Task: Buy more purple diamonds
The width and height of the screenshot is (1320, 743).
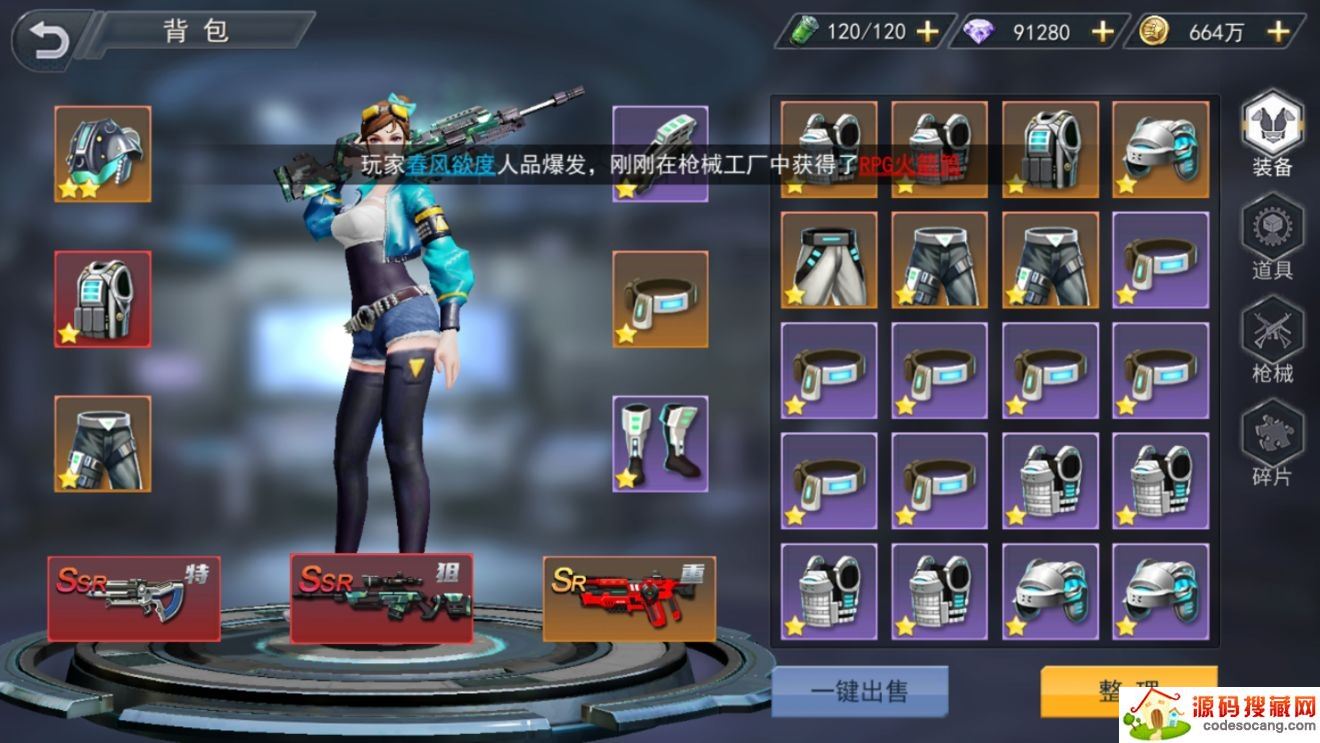Action: click(x=1102, y=32)
